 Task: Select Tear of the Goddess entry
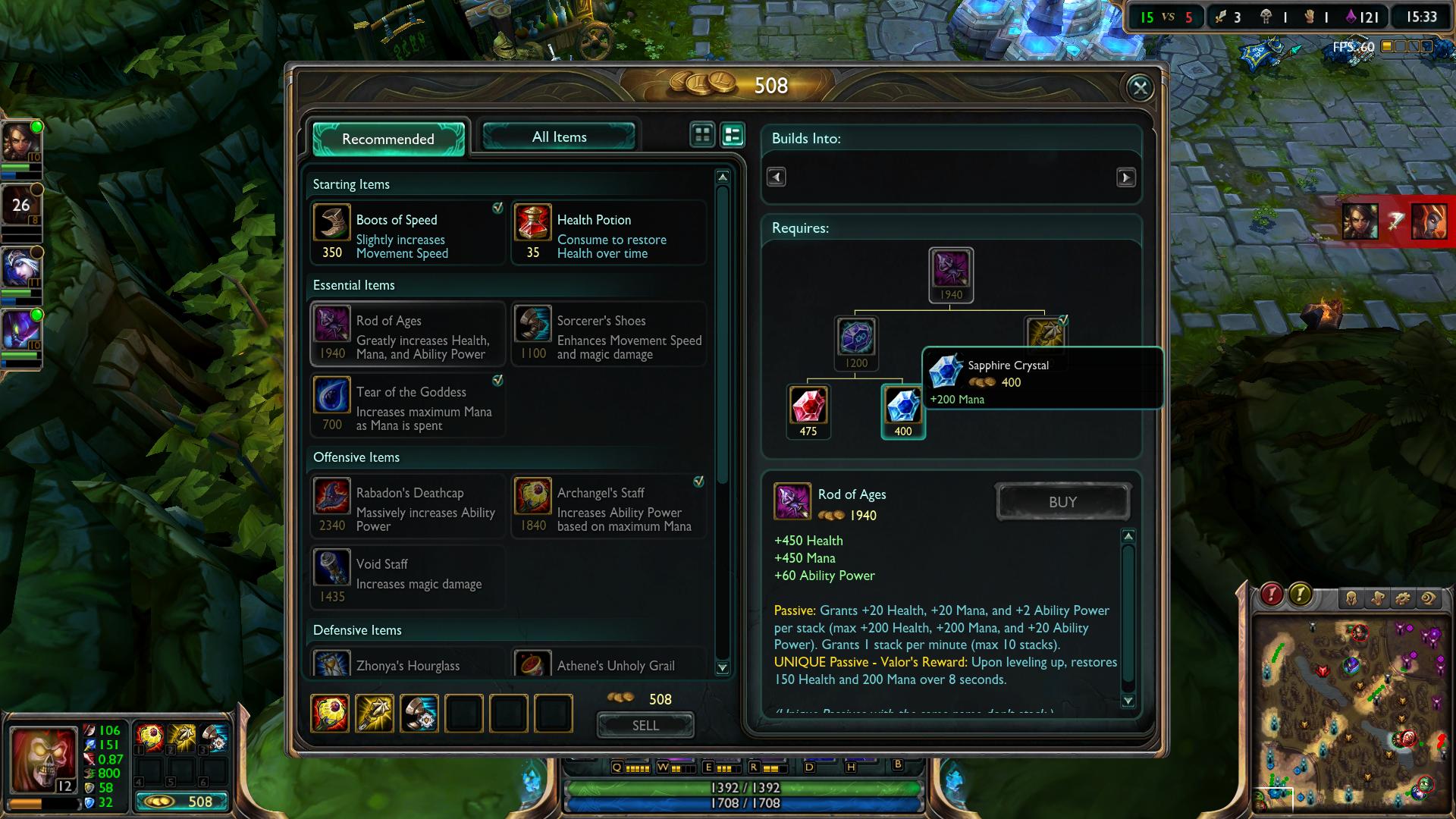[x=407, y=406]
